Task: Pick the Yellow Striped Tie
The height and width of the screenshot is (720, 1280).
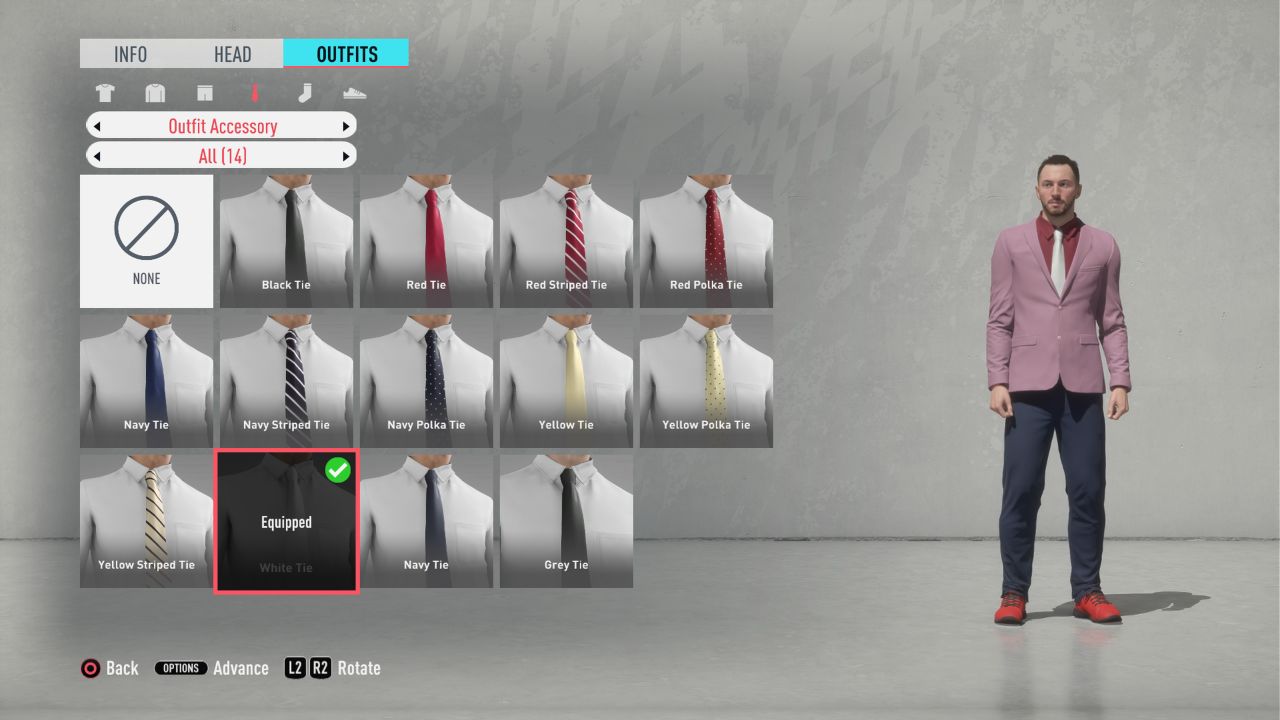Action: point(146,521)
